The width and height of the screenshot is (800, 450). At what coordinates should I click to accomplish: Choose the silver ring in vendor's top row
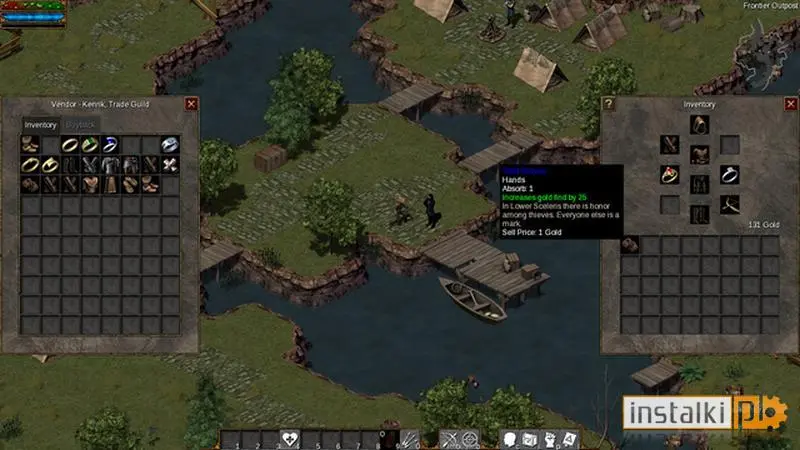170,145
